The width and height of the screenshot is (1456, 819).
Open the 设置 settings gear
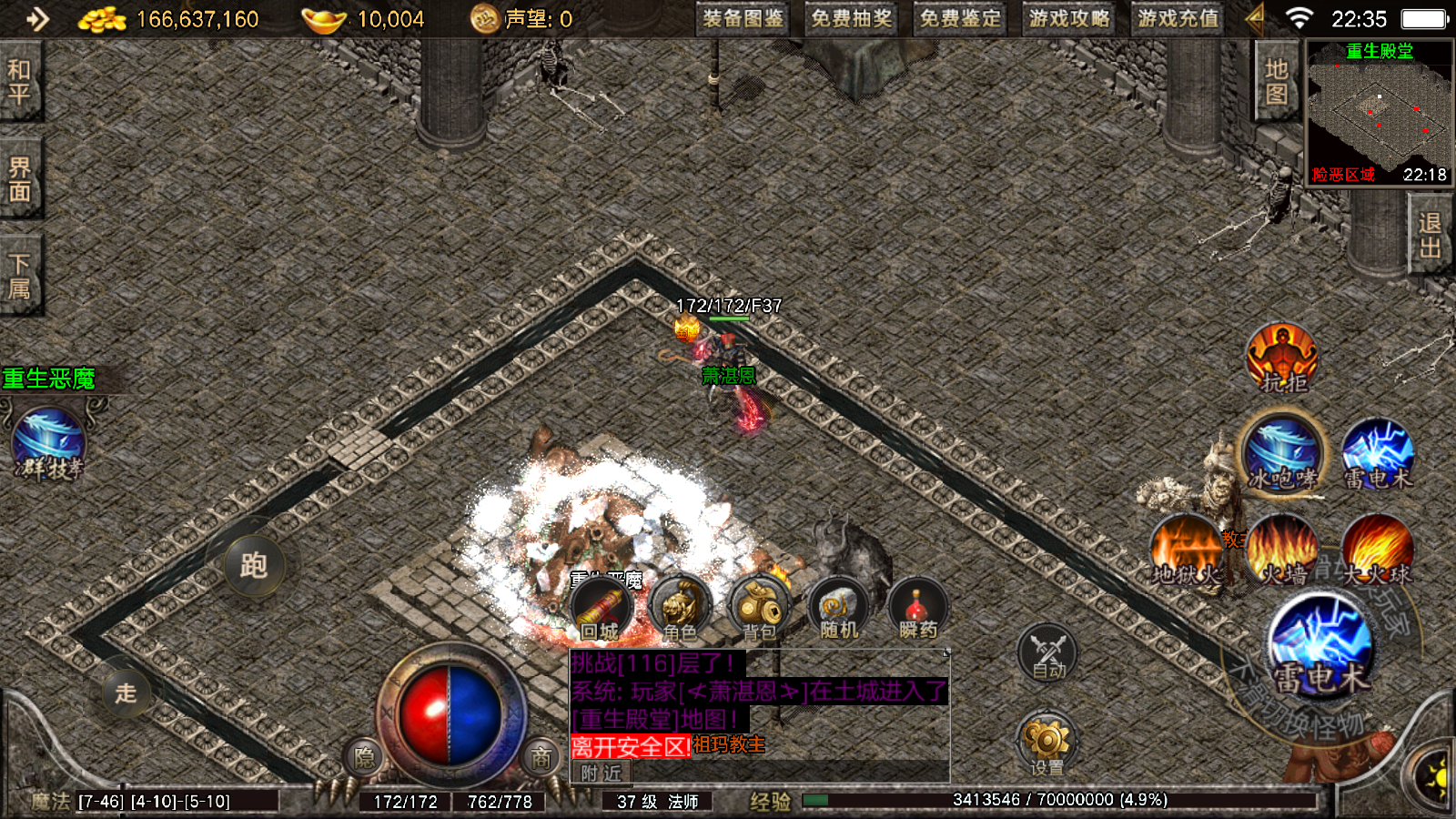pyautogui.click(x=1046, y=742)
